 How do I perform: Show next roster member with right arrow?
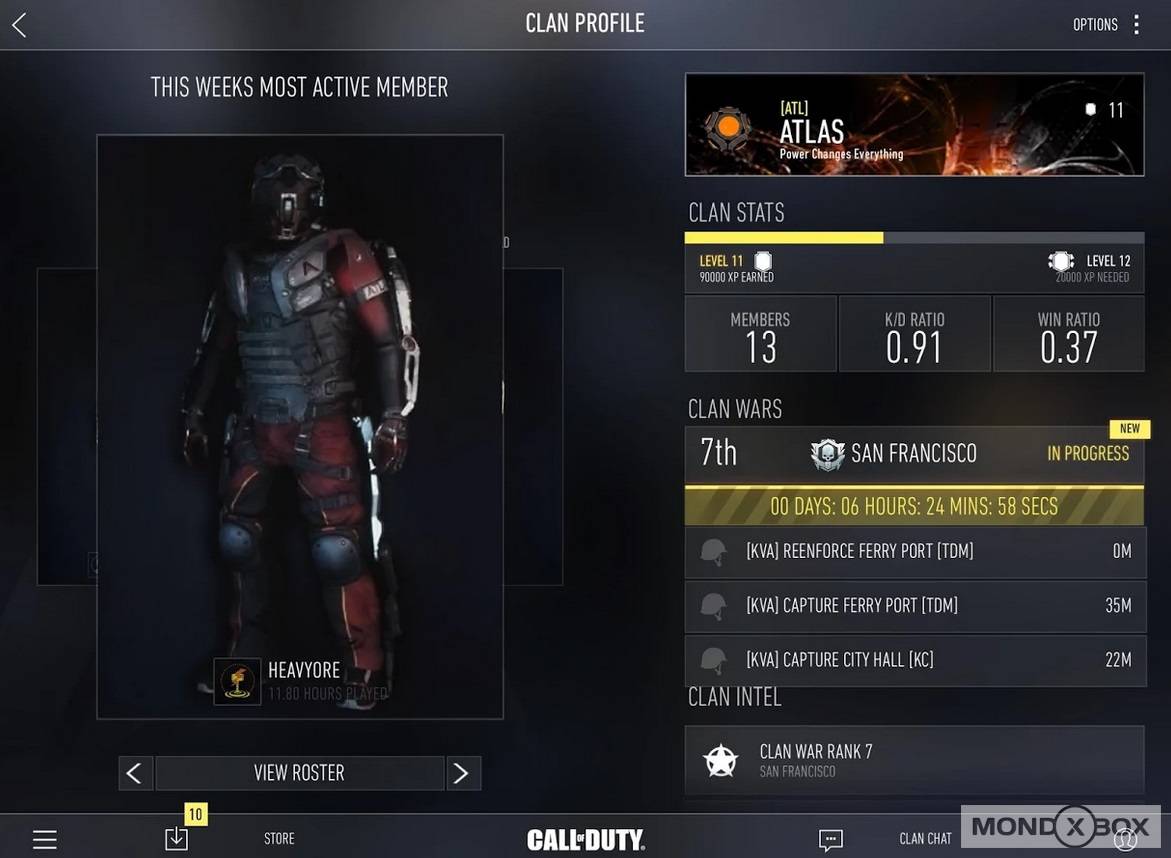click(462, 773)
